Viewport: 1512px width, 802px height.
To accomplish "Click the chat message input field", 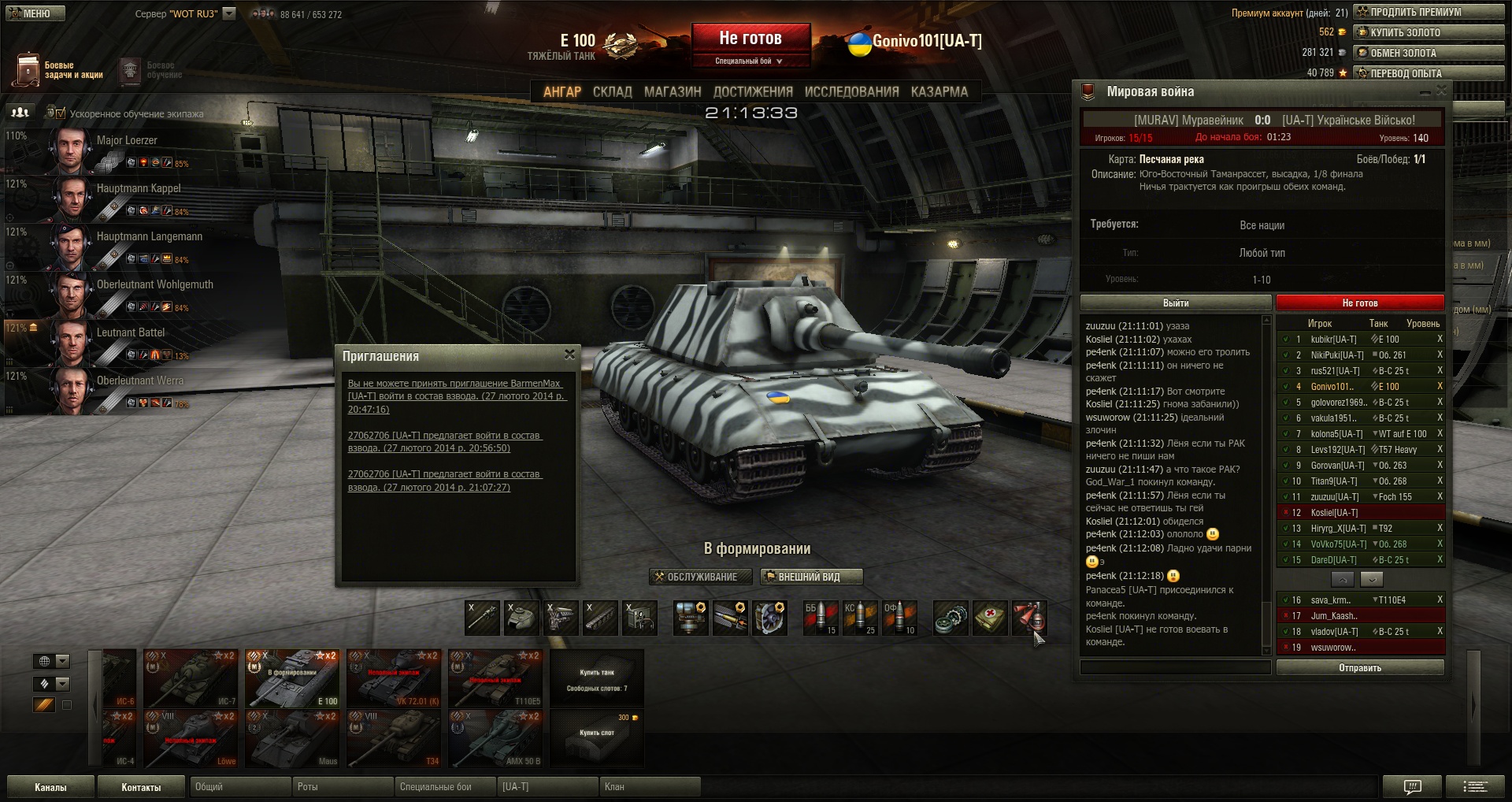I will click(x=1175, y=668).
